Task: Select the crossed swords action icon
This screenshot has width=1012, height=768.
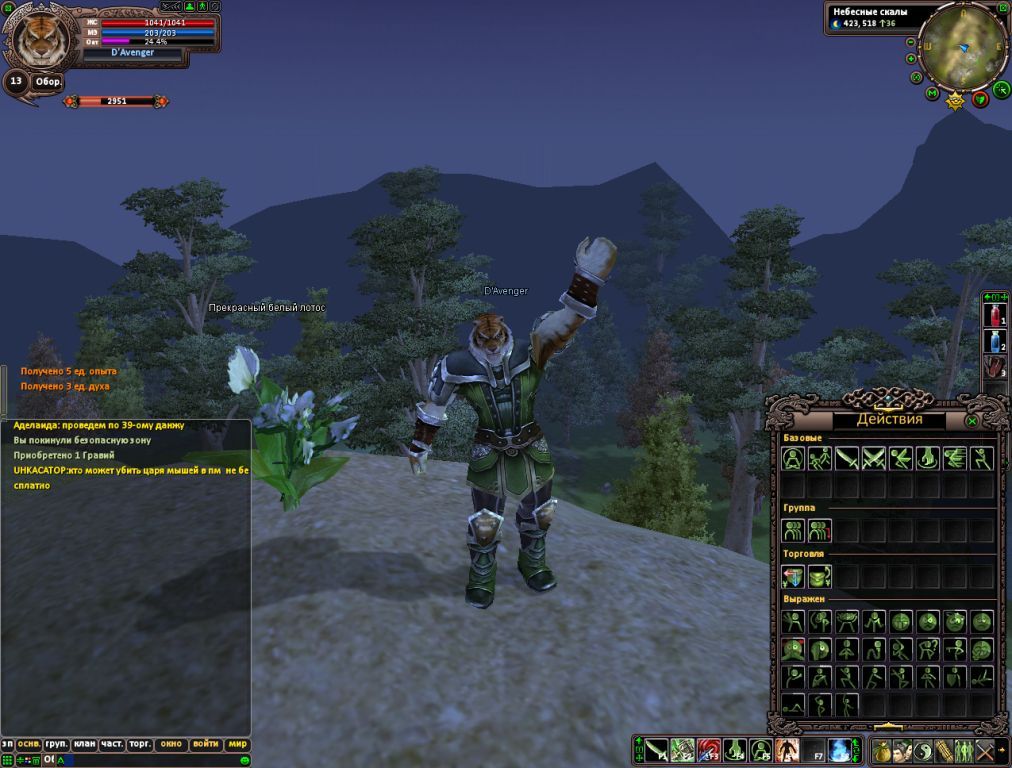Action: pos(874,458)
